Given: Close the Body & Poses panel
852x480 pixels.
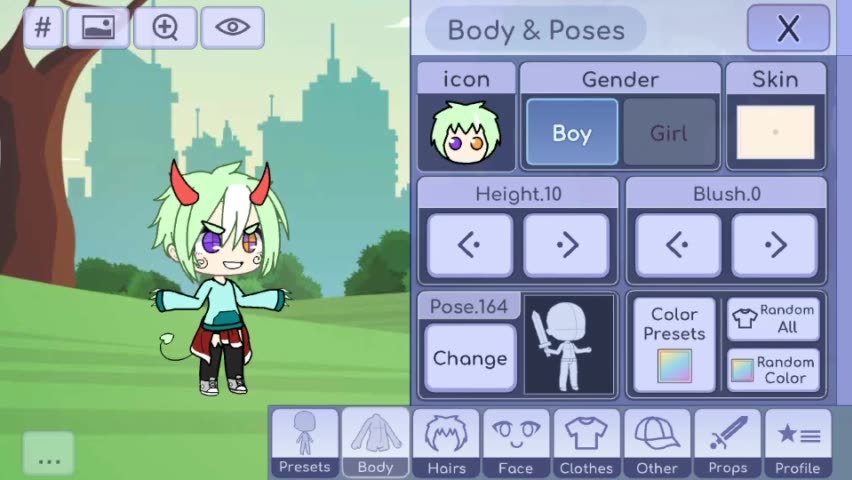Looking at the screenshot, I should pos(788,29).
